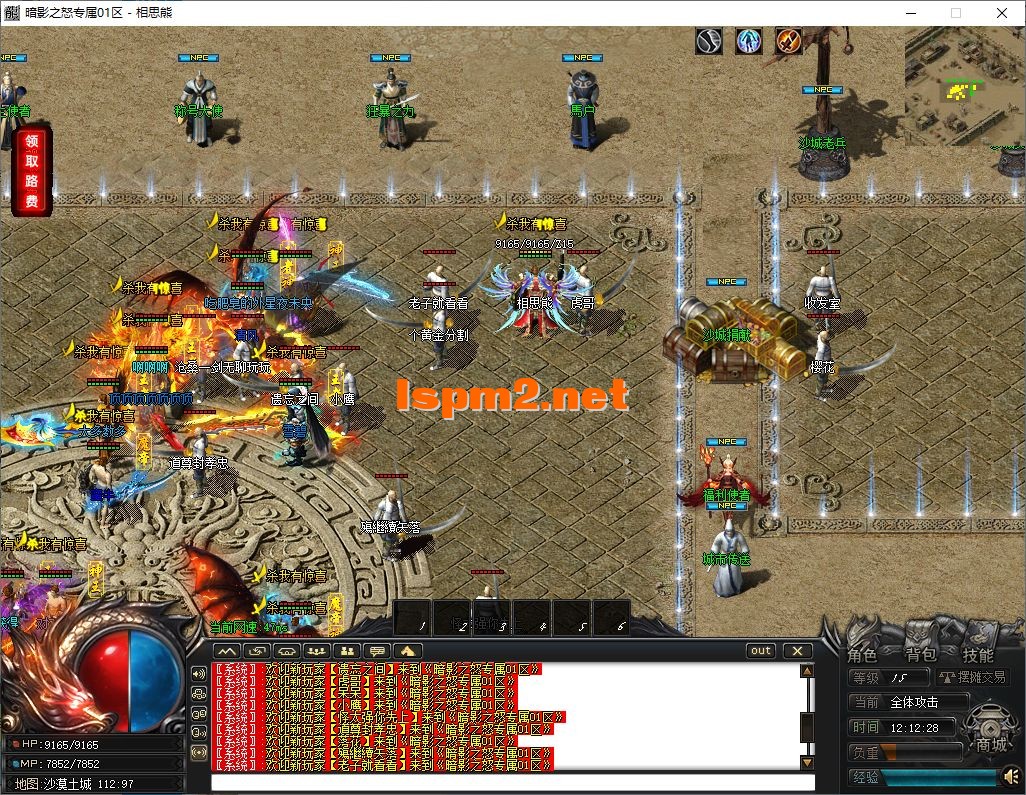The width and height of the screenshot is (1026, 795).
Task: Activate the orange sword skill icon
Action: tap(790, 41)
